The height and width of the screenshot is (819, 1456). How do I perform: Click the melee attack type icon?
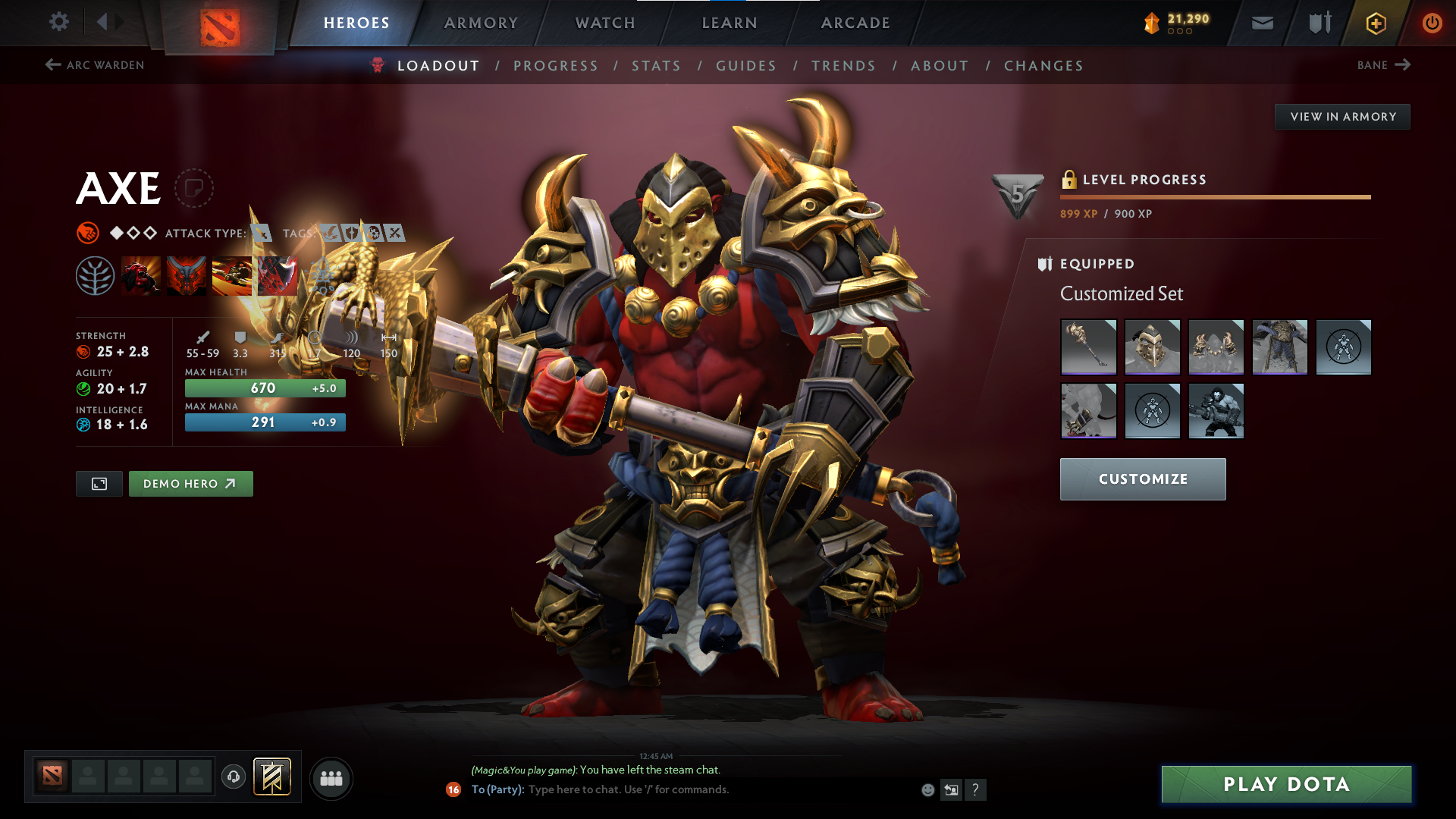(x=262, y=234)
